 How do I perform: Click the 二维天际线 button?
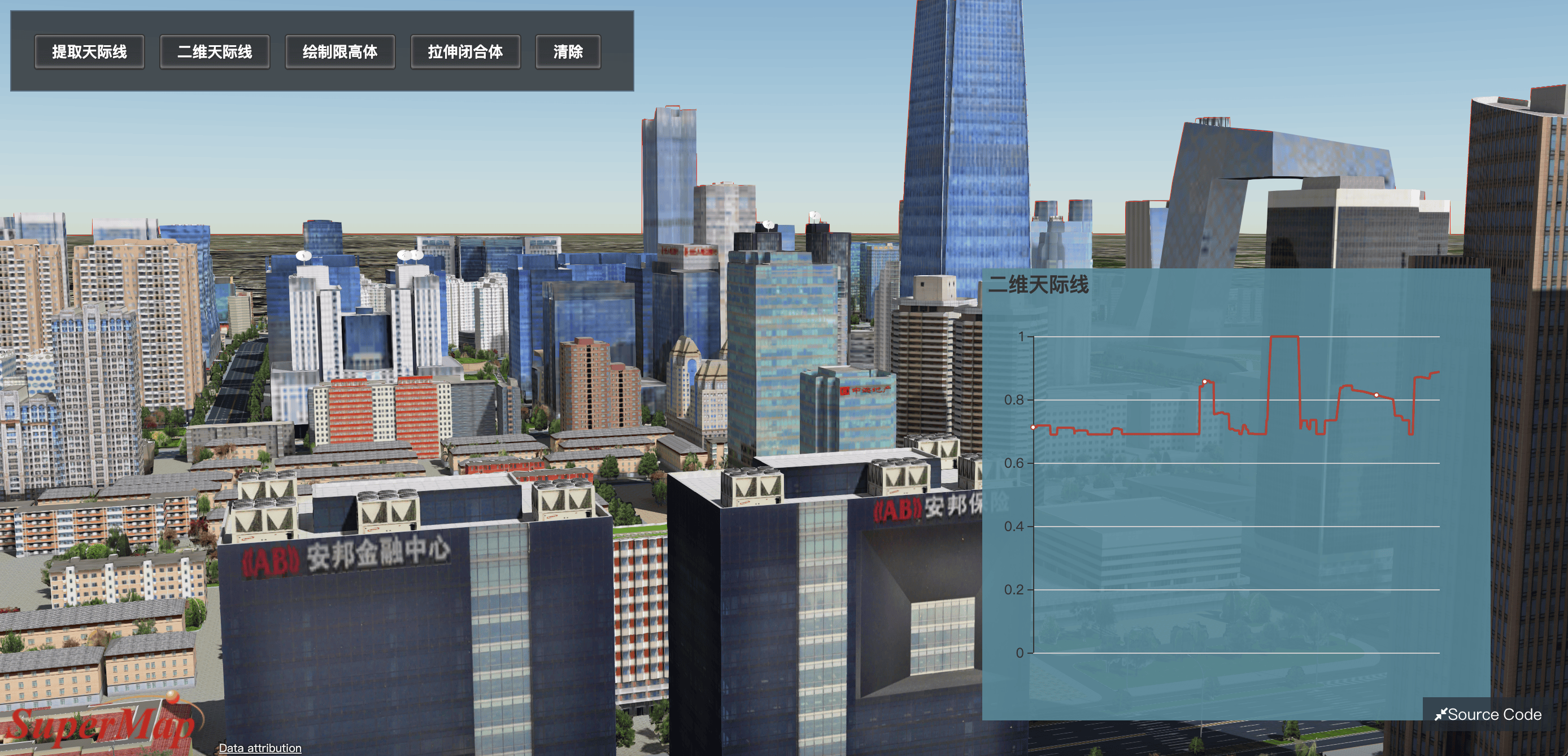pos(214,53)
